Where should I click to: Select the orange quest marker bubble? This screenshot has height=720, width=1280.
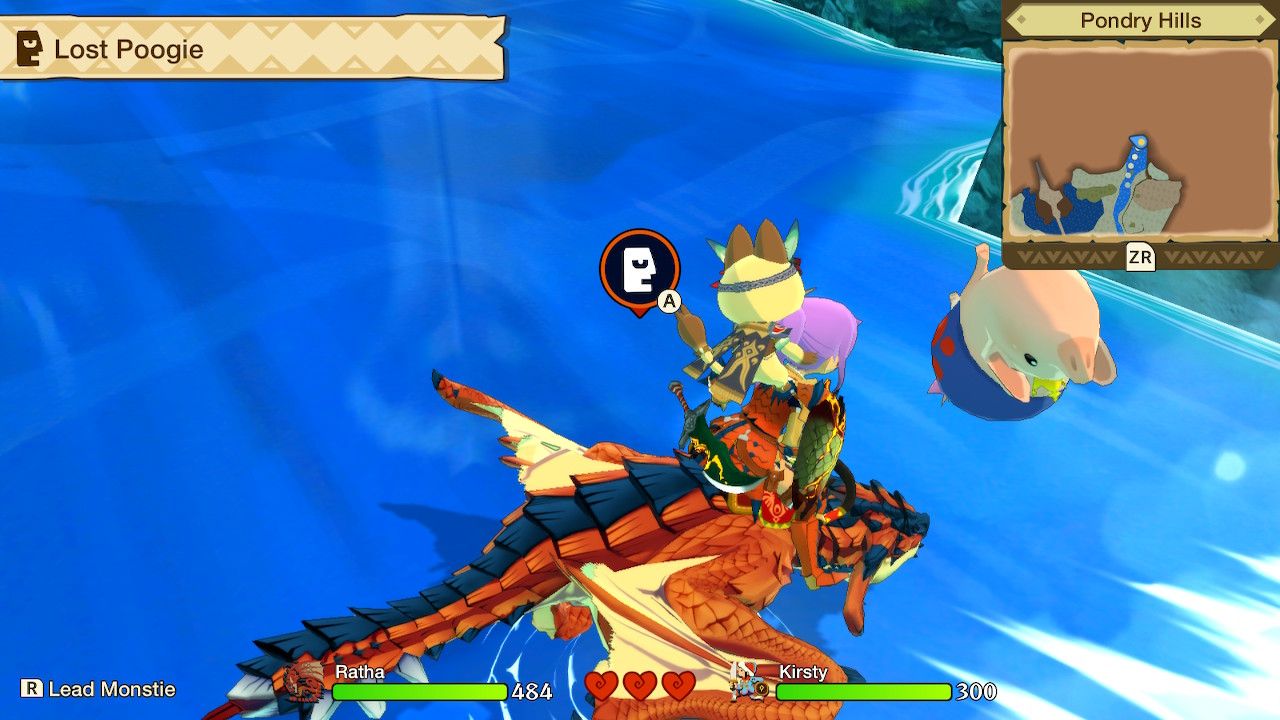[x=638, y=270]
